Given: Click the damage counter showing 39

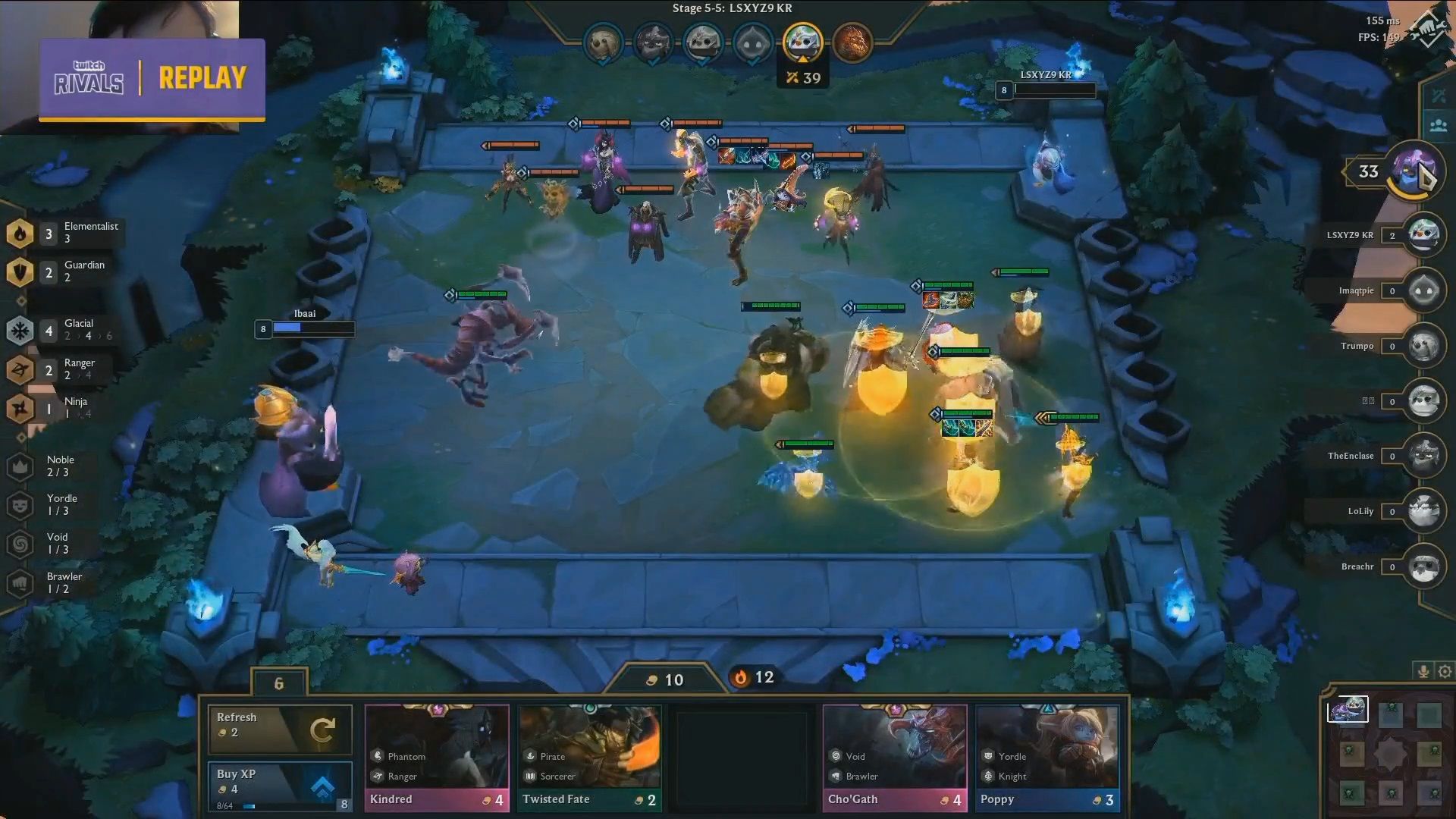Looking at the screenshot, I should click(x=803, y=77).
